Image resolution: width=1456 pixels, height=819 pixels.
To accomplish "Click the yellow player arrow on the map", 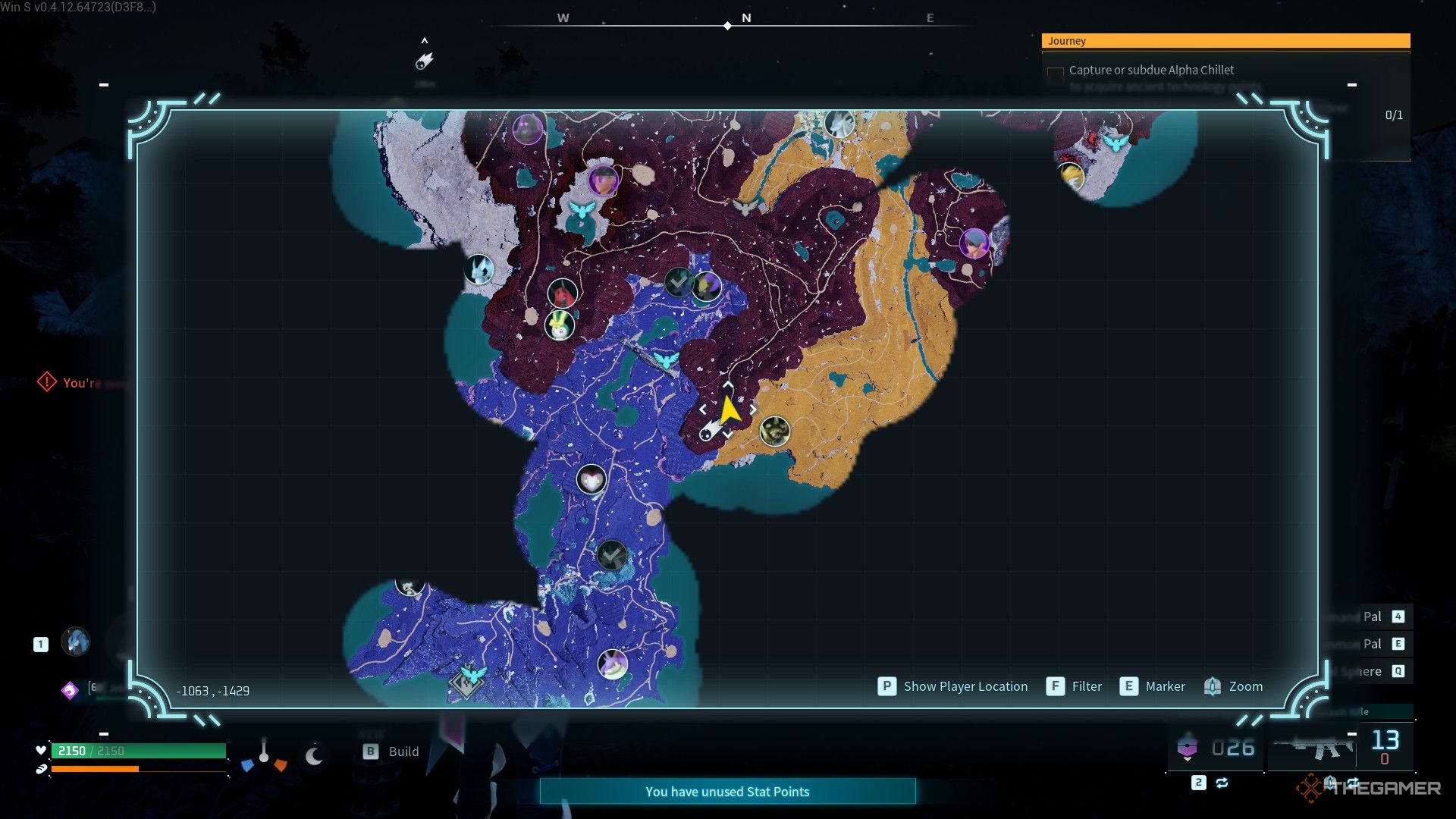I will pos(729,410).
